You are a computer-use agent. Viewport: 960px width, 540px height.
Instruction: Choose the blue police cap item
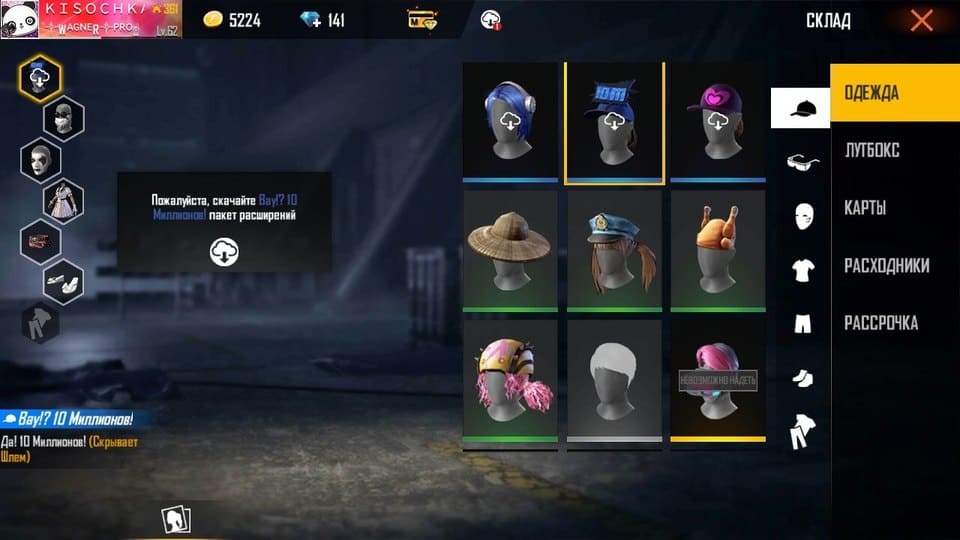tap(614, 250)
